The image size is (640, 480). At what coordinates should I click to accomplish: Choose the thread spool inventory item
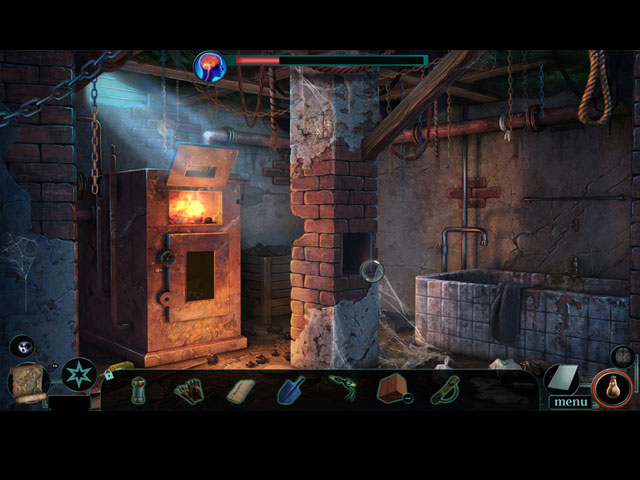pyautogui.click(x=140, y=390)
